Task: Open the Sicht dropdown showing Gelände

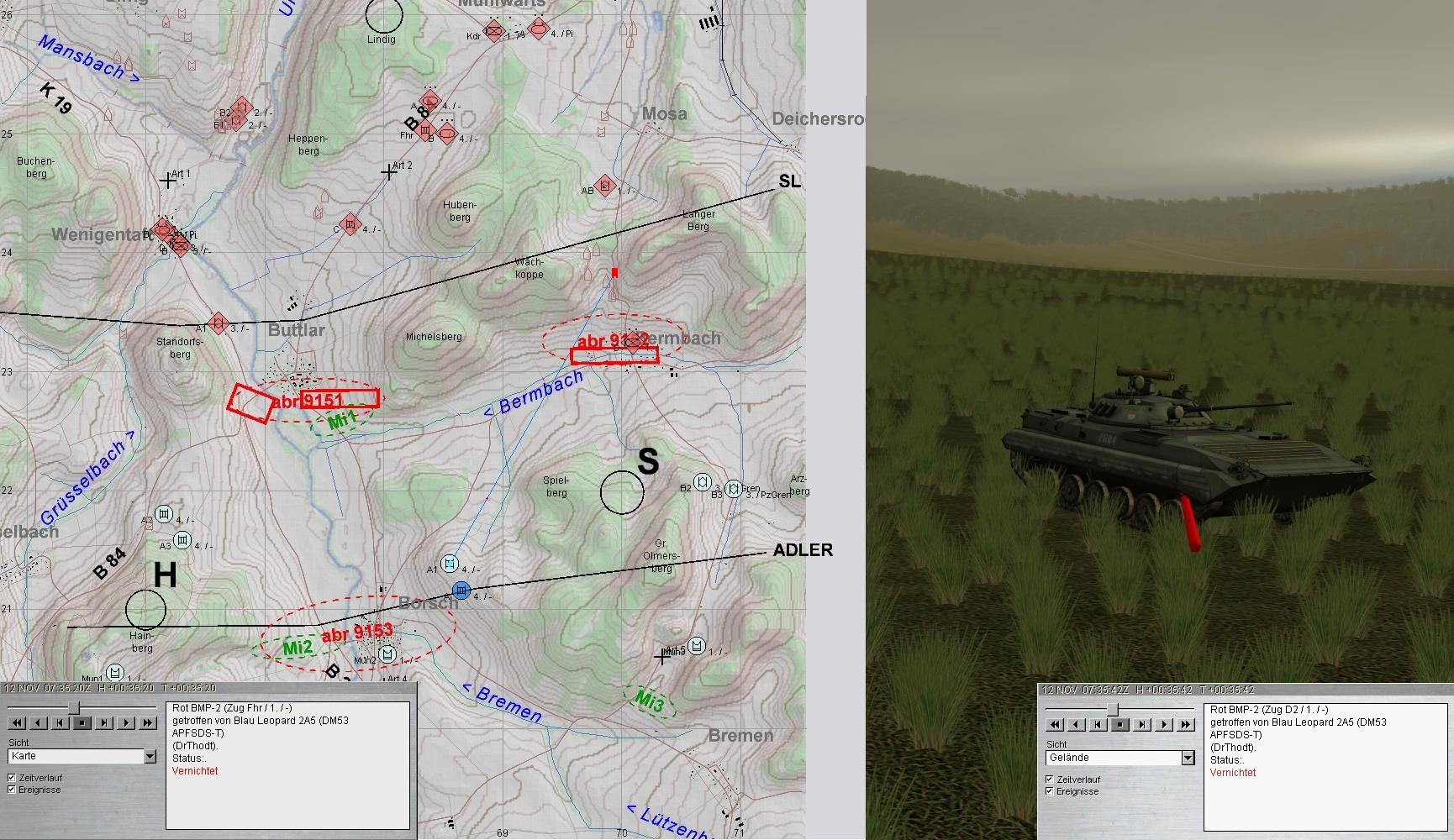Action: click(1188, 759)
